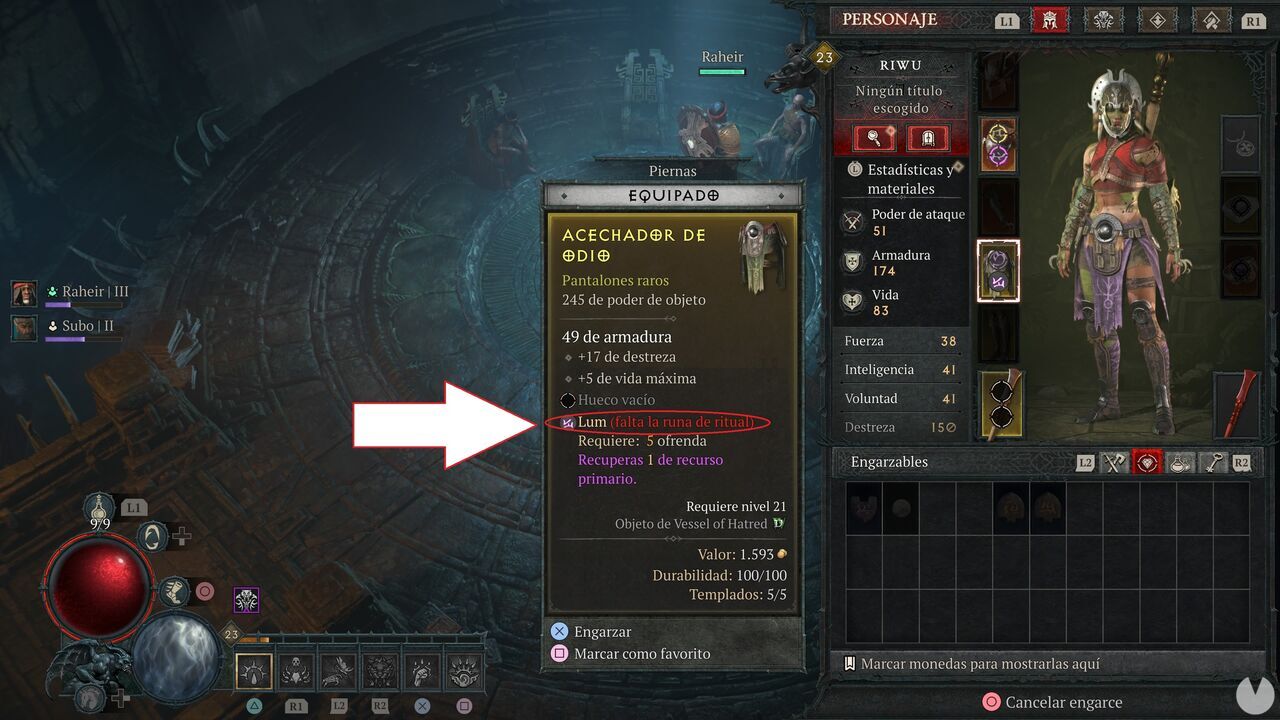Select the Personaje helmet tab icon

pyautogui.click(x=1049, y=19)
